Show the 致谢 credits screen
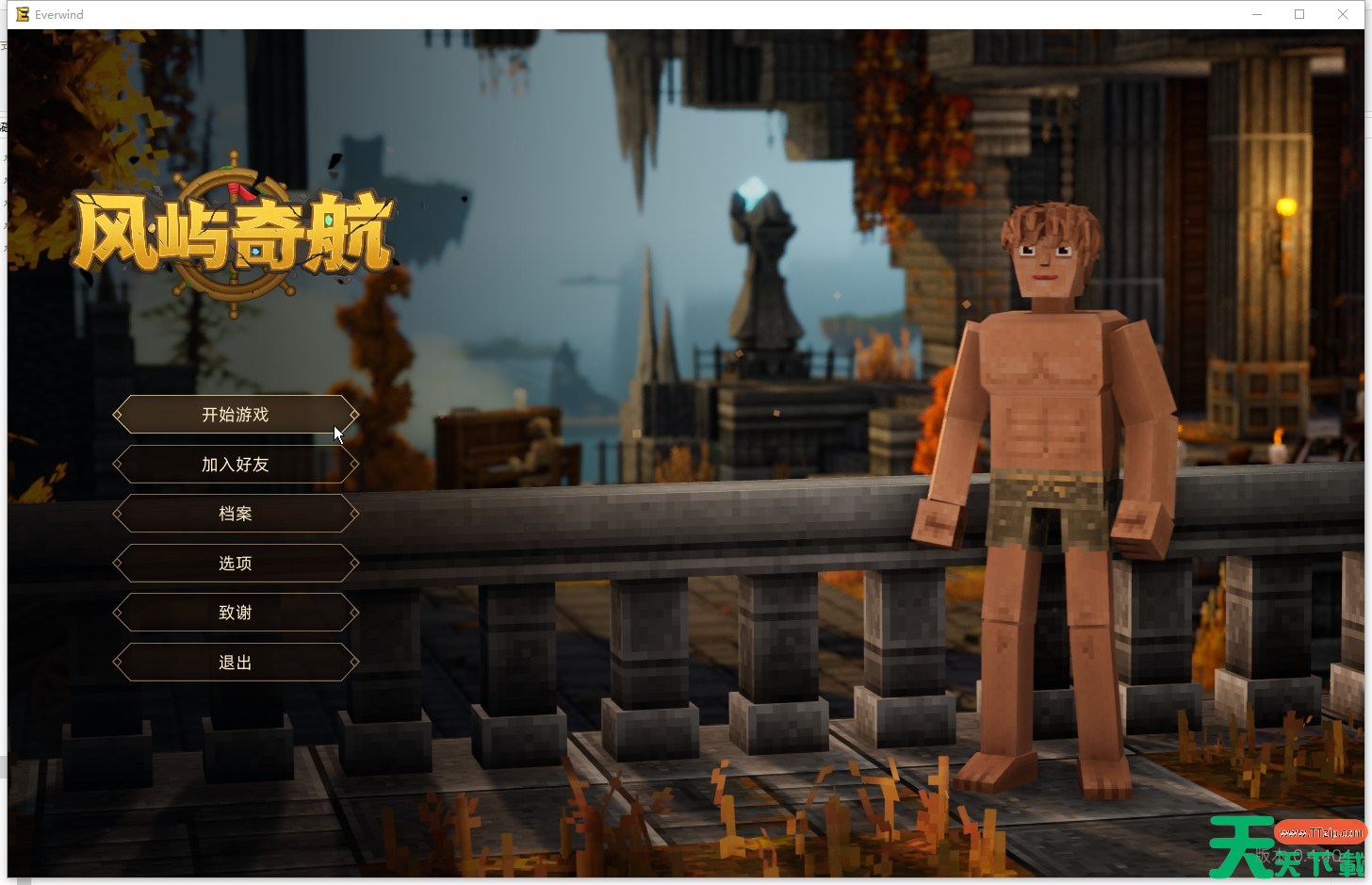The height and width of the screenshot is (885, 1372). pyautogui.click(x=236, y=613)
